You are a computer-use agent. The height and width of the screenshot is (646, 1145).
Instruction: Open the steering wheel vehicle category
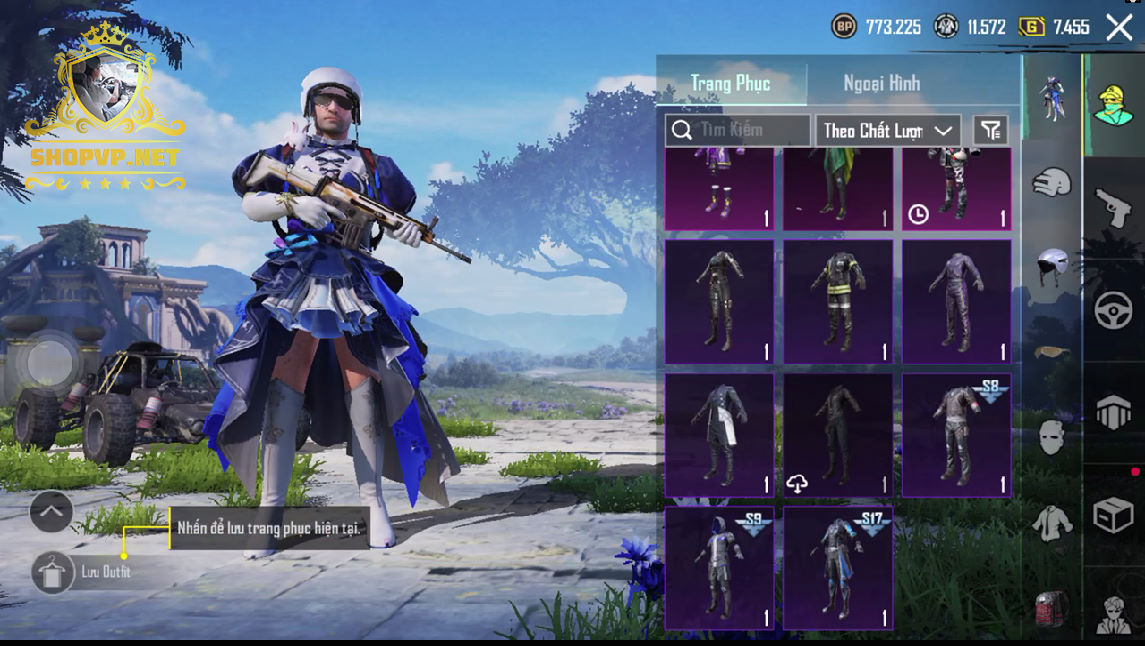coord(1113,311)
